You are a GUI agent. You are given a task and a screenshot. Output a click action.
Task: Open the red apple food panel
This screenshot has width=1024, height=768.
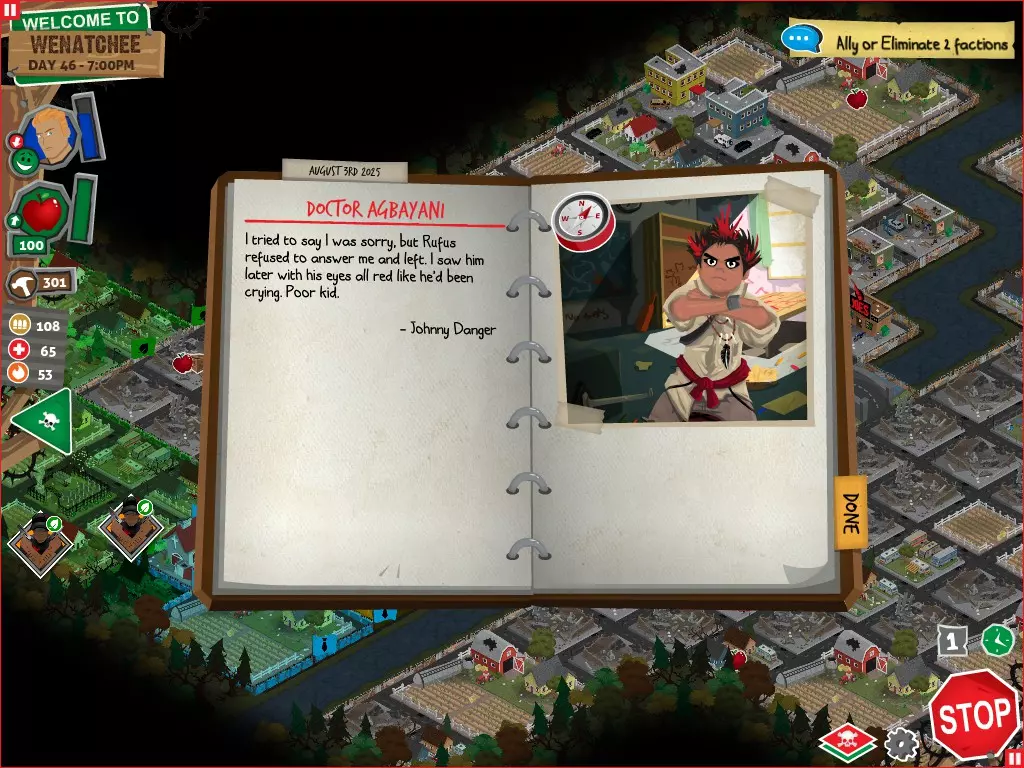click(41, 211)
